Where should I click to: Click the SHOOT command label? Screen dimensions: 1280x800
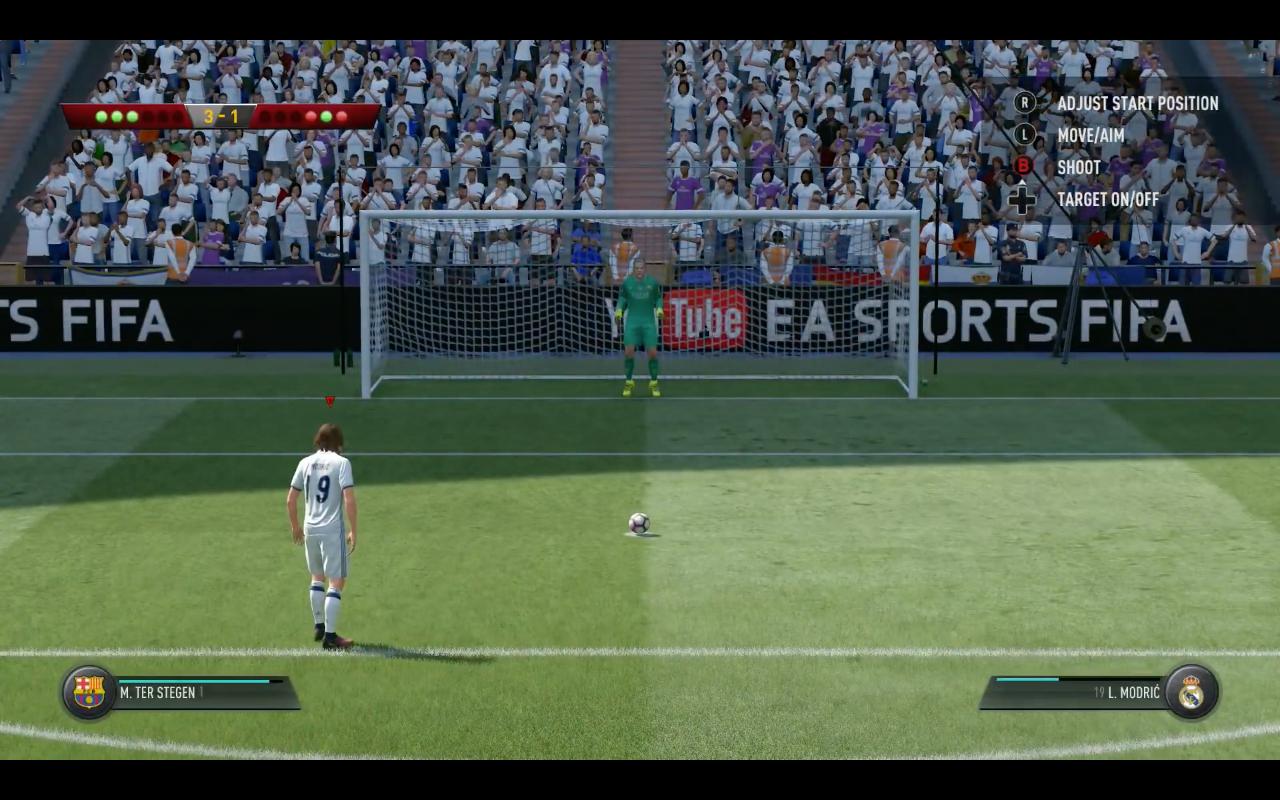tap(1078, 167)
